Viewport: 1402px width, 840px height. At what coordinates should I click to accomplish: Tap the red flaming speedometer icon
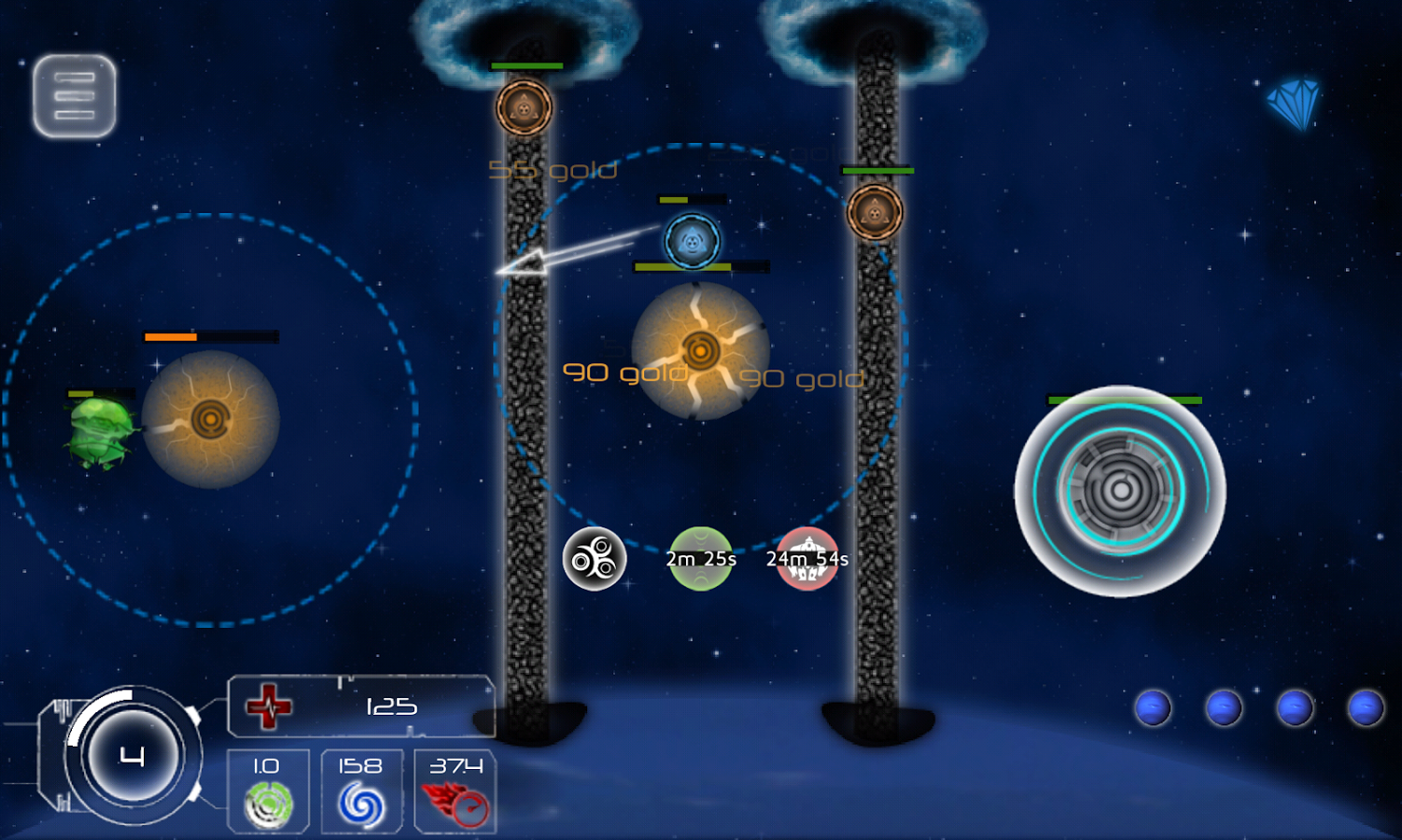coord(456,803)
